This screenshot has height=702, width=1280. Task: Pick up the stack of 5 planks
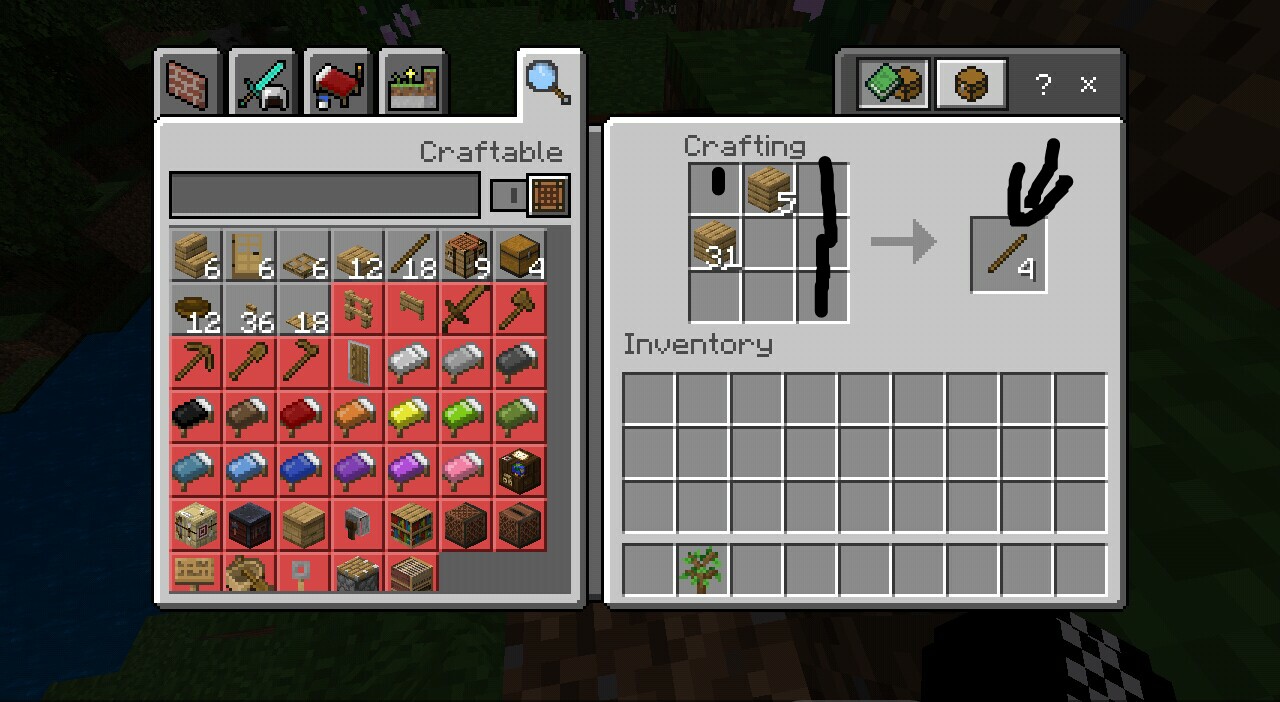point(769,190)
